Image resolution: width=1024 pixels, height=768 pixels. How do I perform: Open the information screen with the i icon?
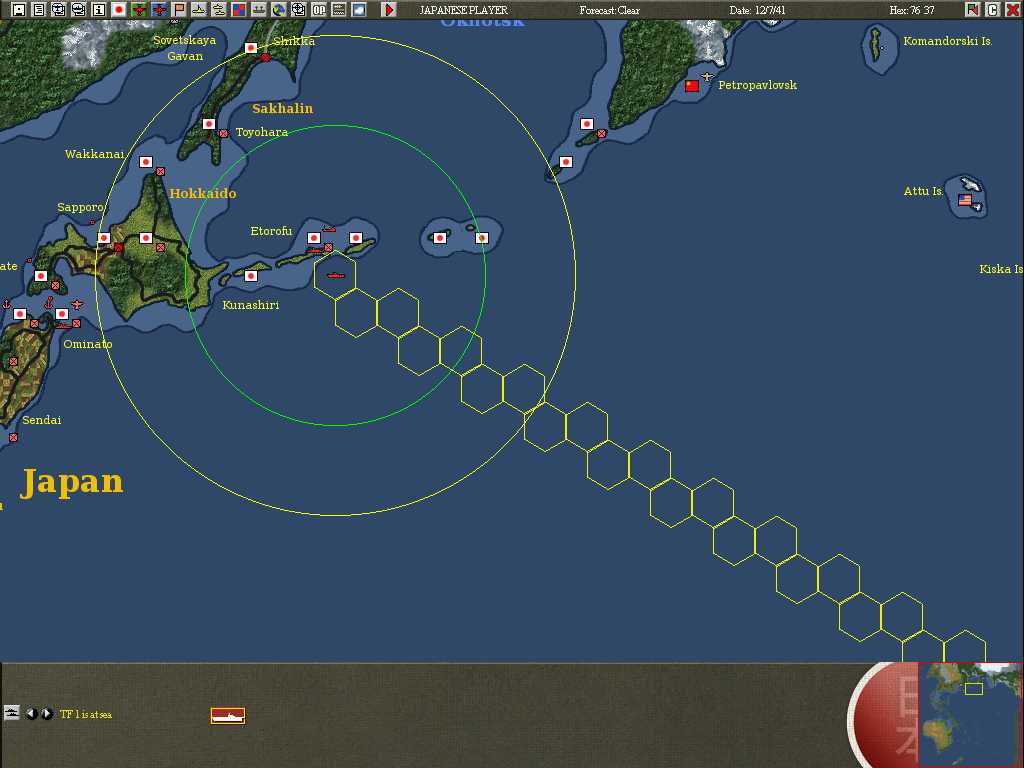point(98,10)
